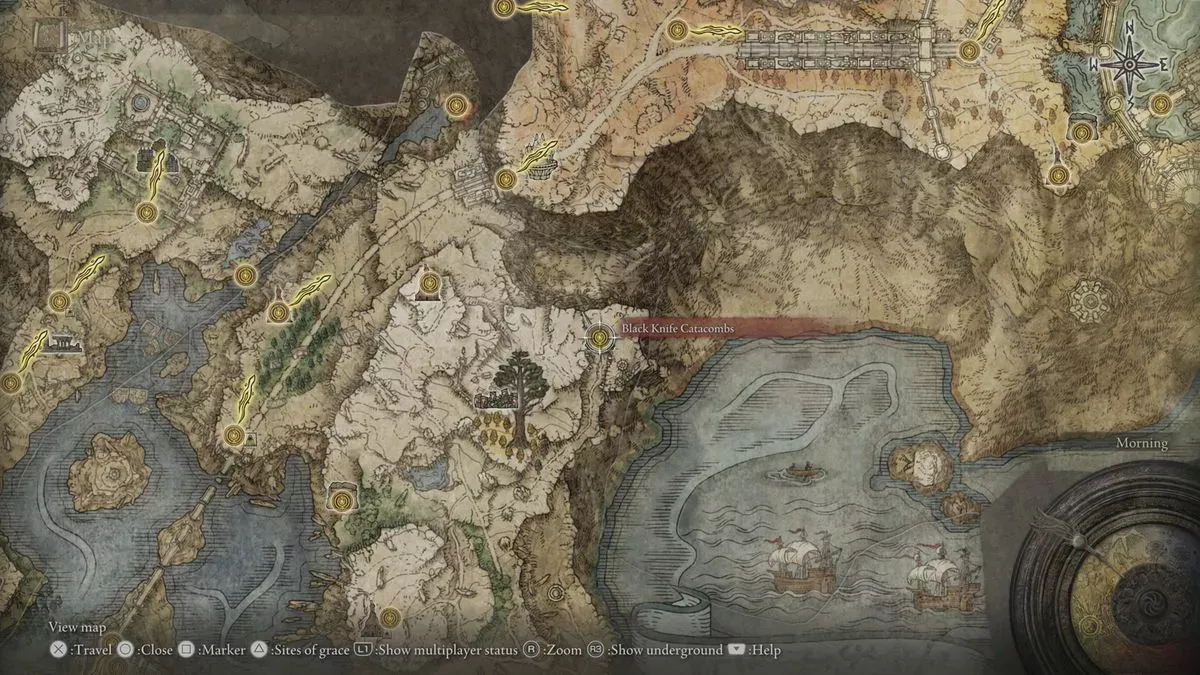This screenshot has height=675, width=1200.
Task: Select the grace at the great bridge's central tower
Action: [968, 50]
